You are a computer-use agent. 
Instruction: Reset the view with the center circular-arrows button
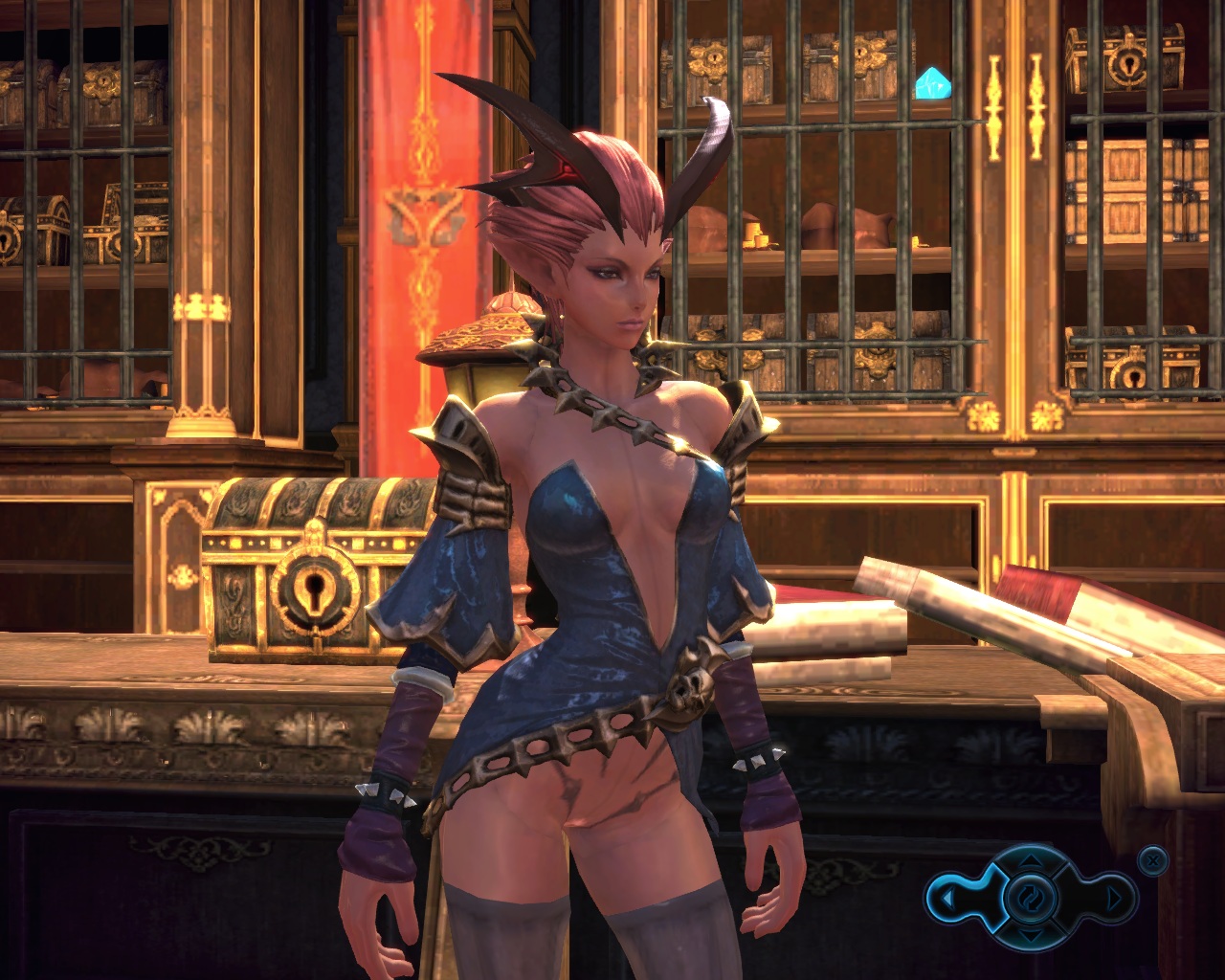[x=1030, y=899]
